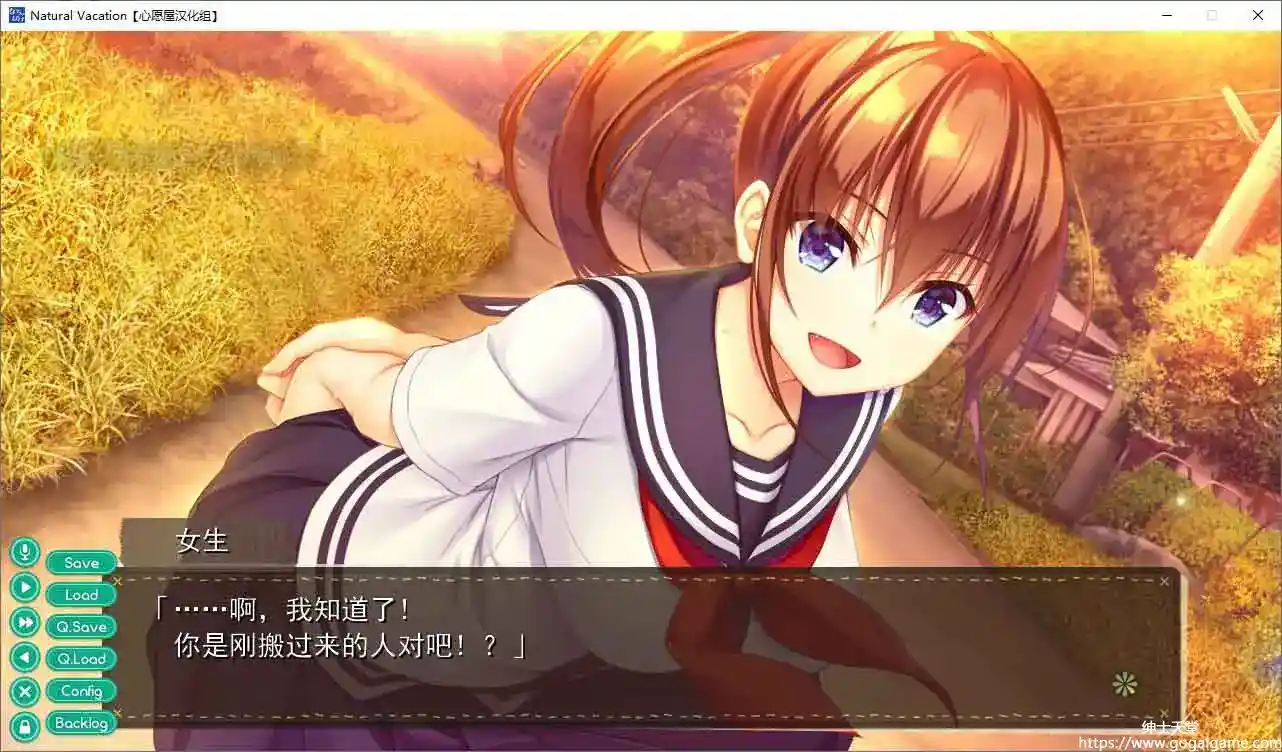Click the x stitch above the Load button
The height and width of the screenshot is (752, 1282).
[118, 580]
